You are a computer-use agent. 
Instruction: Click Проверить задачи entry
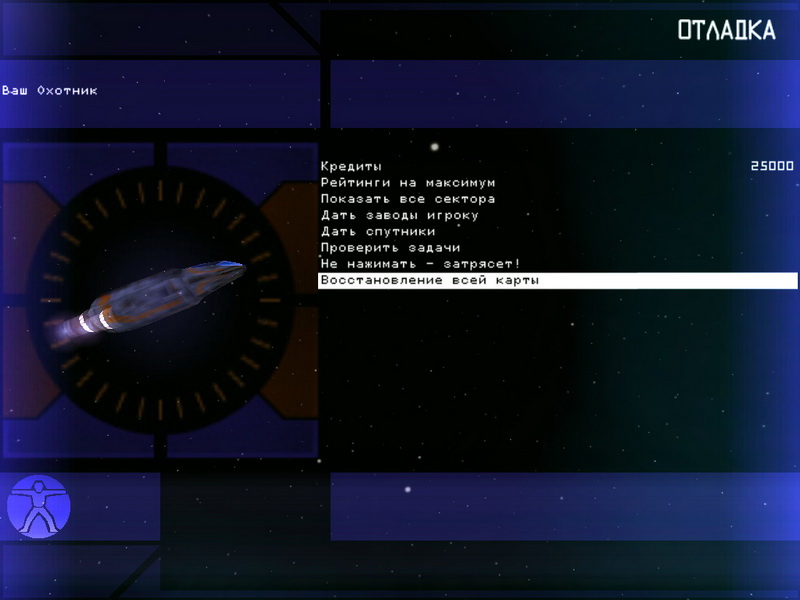click(391, 247)
